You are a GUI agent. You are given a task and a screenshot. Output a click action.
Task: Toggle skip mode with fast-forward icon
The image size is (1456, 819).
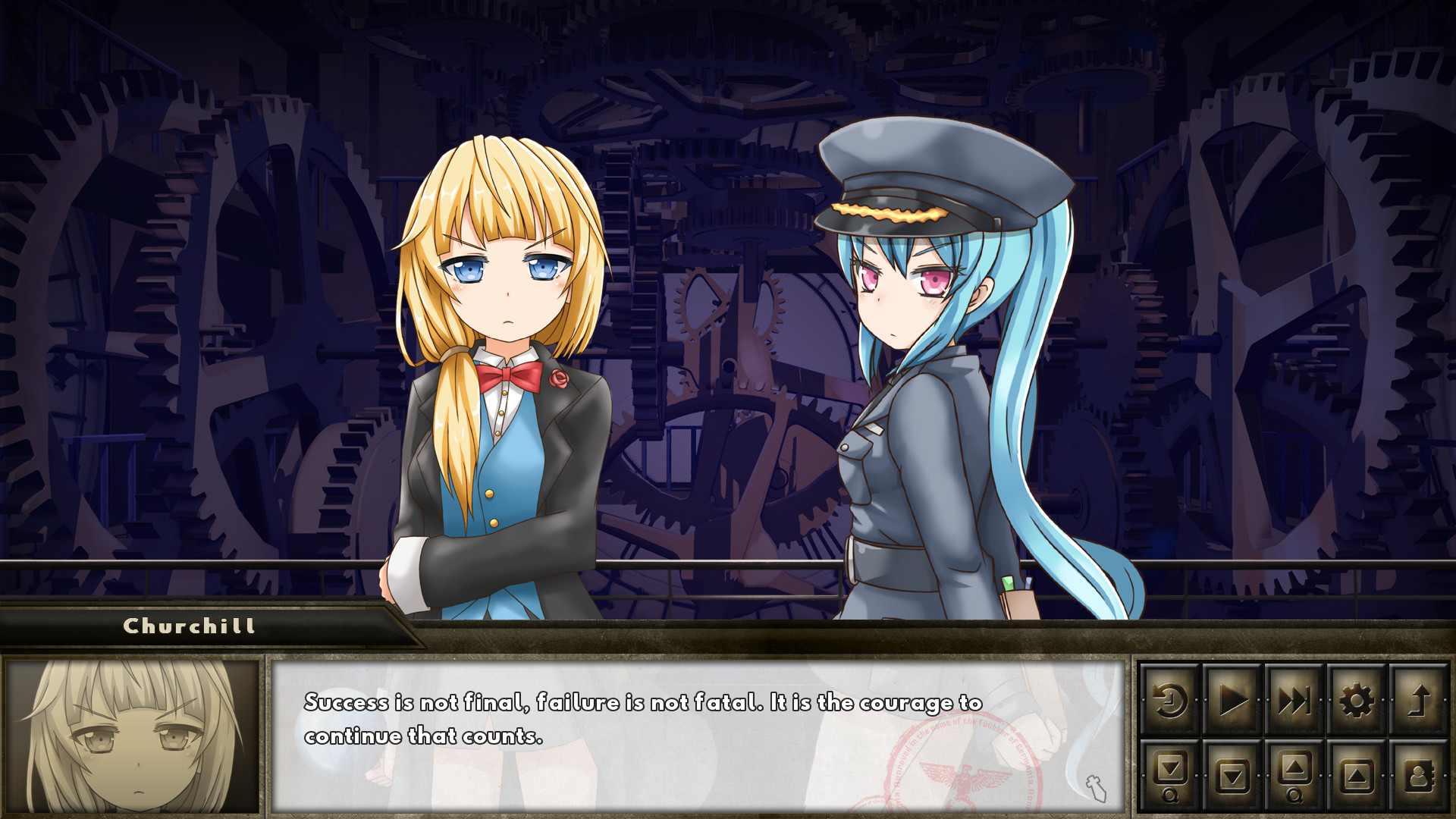point(1294,699)
